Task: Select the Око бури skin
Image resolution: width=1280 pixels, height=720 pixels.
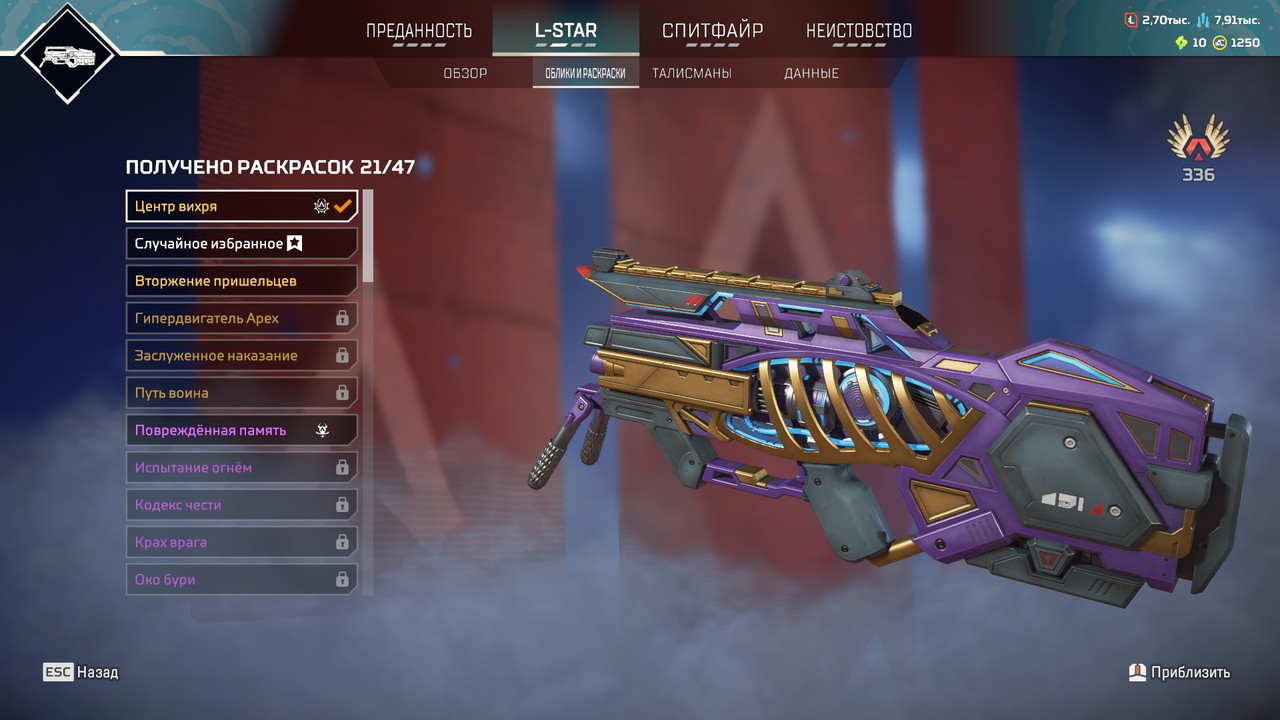Action: point(241,580)
